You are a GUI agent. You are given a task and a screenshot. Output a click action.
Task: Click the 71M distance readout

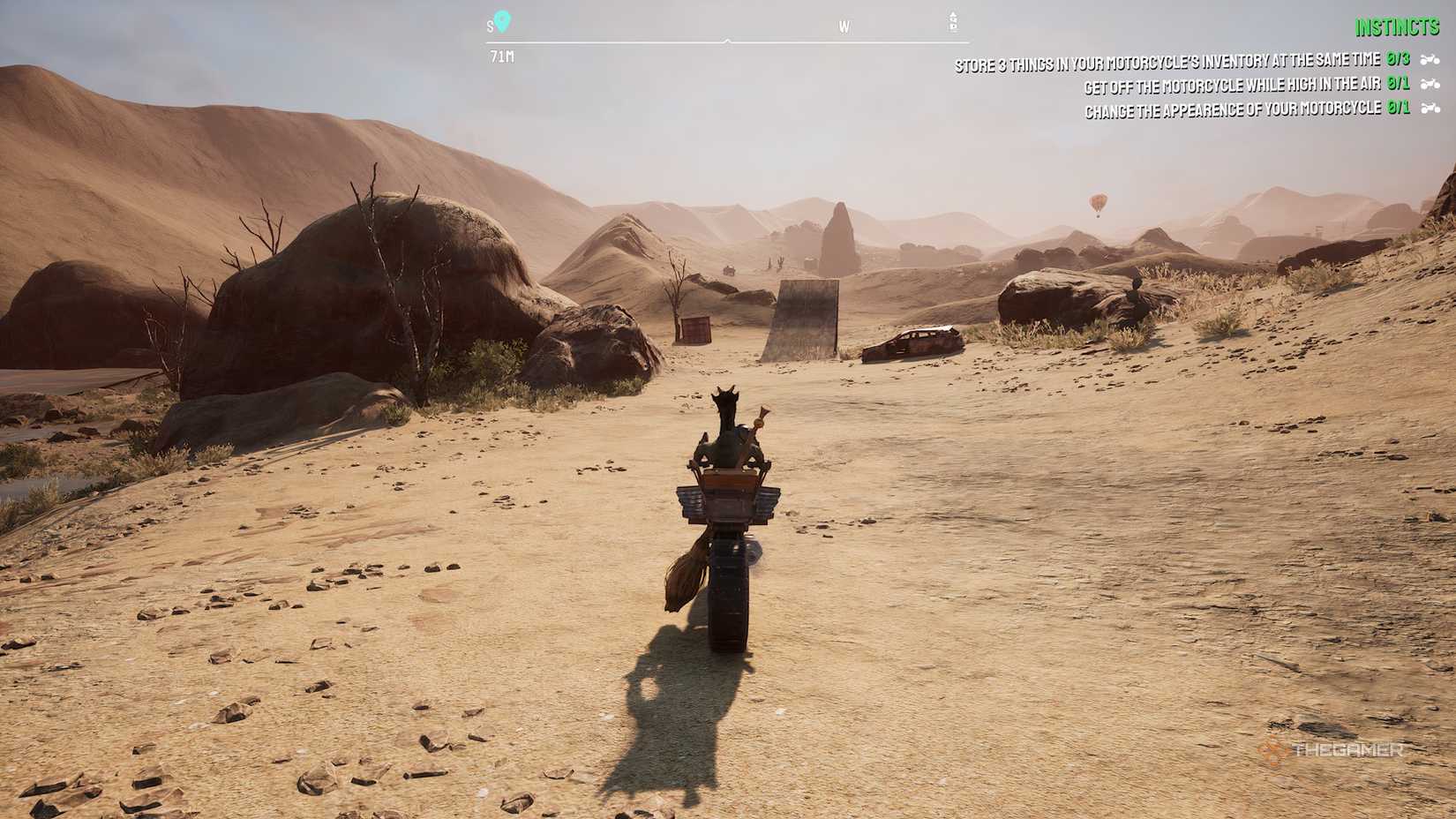click(499, 56)
